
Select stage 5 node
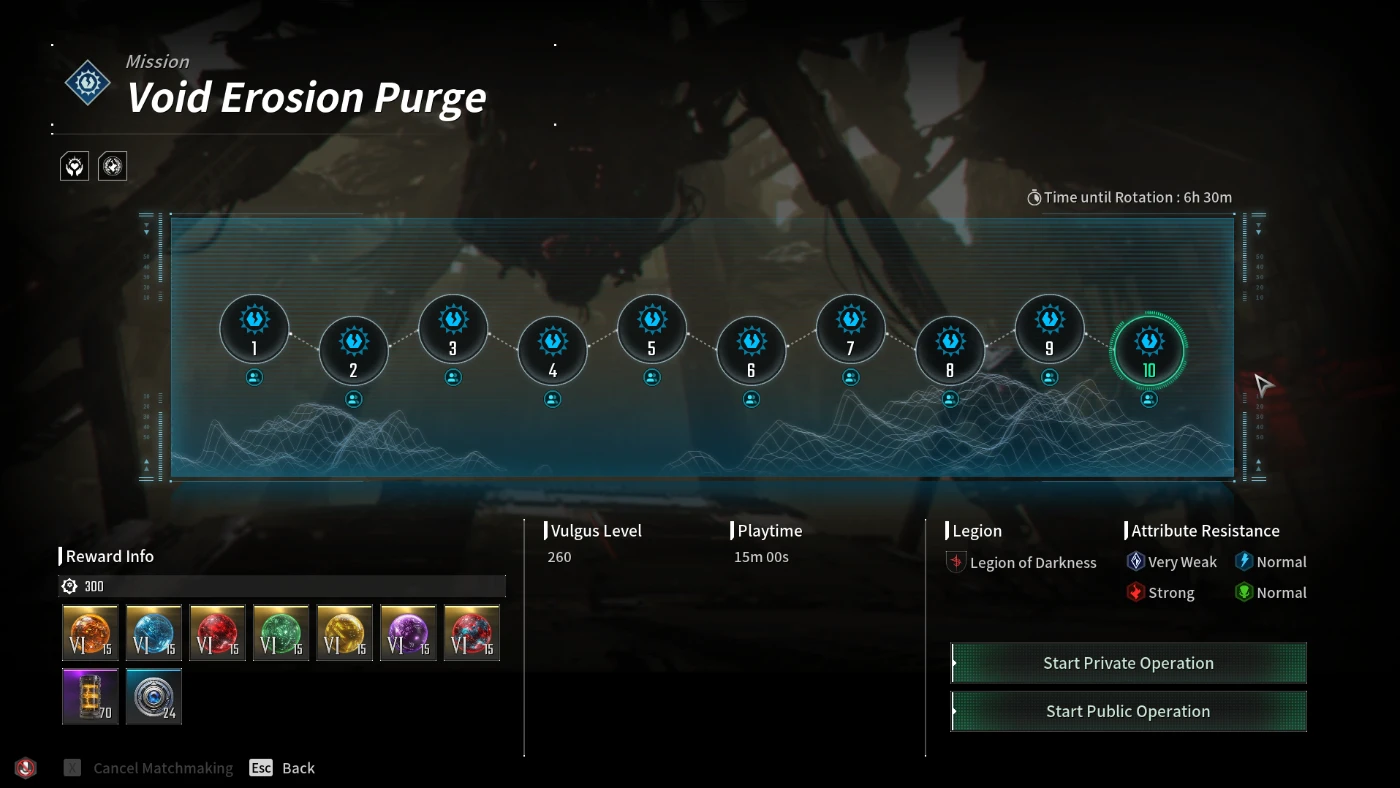click(652, 329)
